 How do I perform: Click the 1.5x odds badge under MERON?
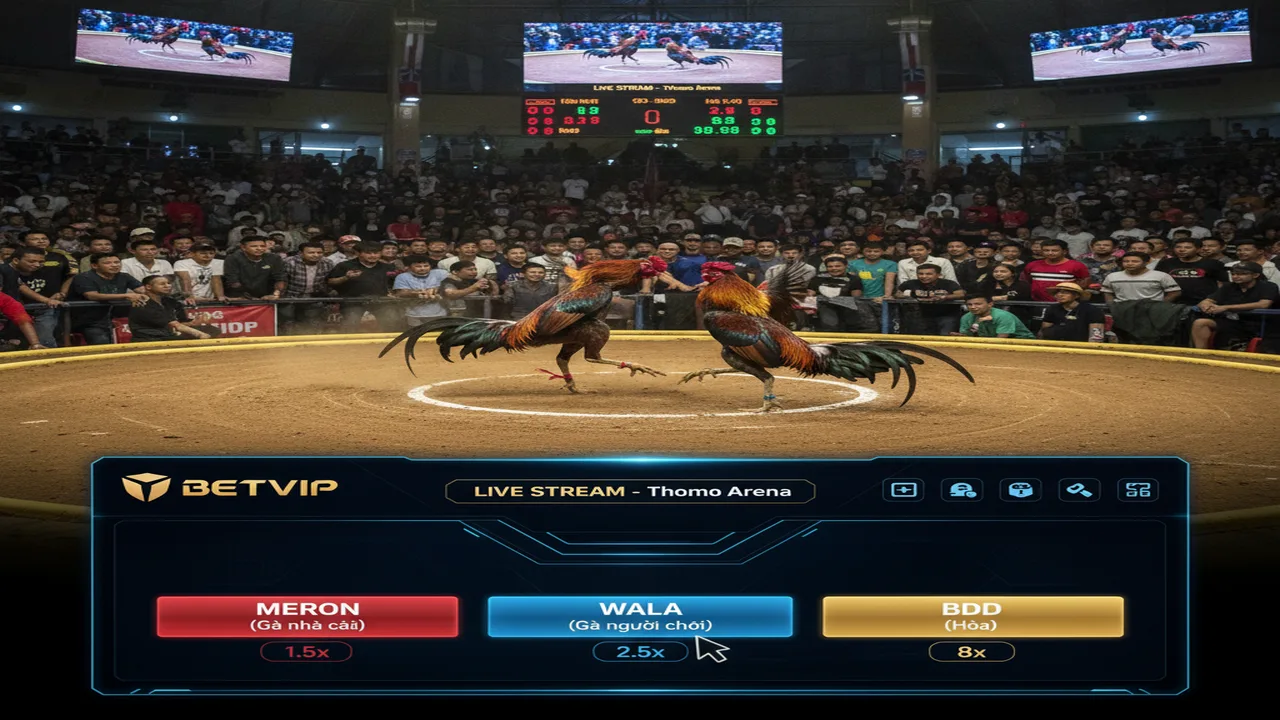[x=306, y=652]
